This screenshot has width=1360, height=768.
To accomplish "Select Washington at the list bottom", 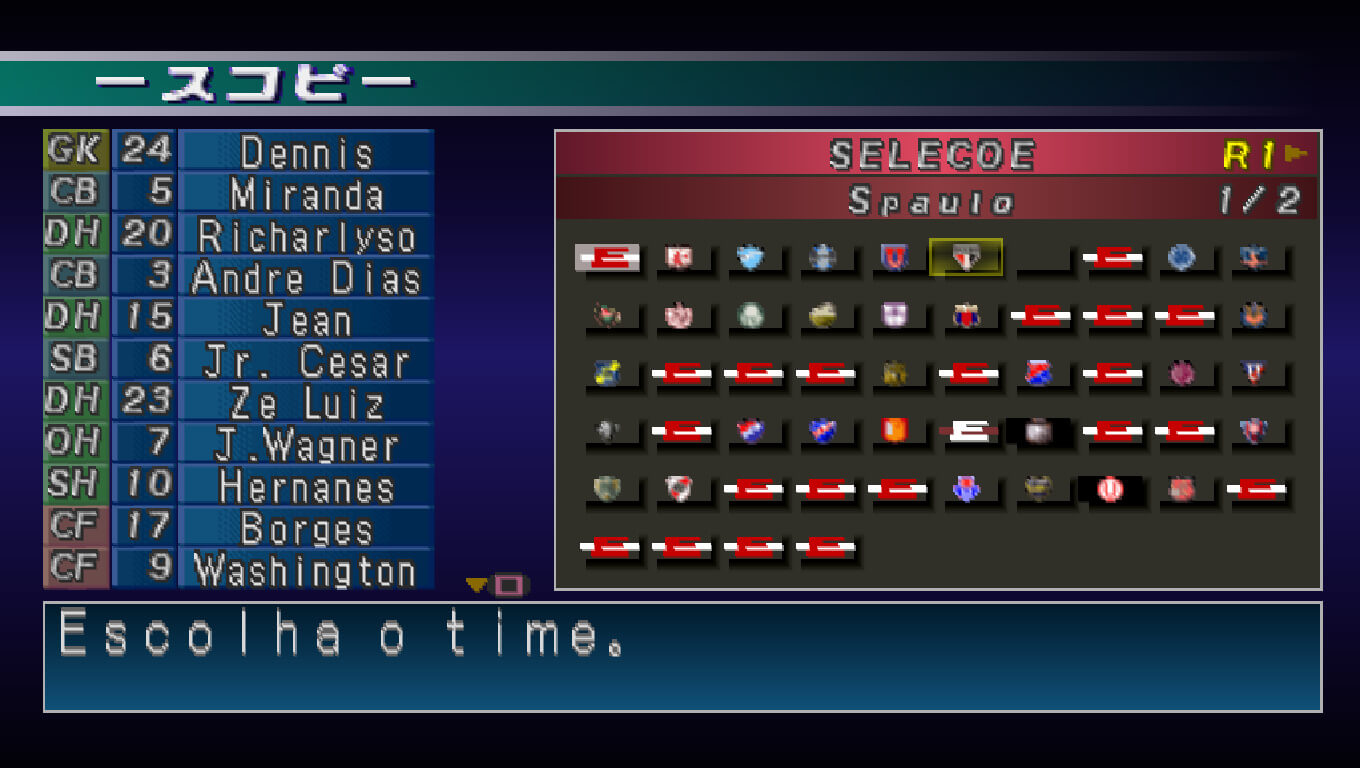I will 306,571.
